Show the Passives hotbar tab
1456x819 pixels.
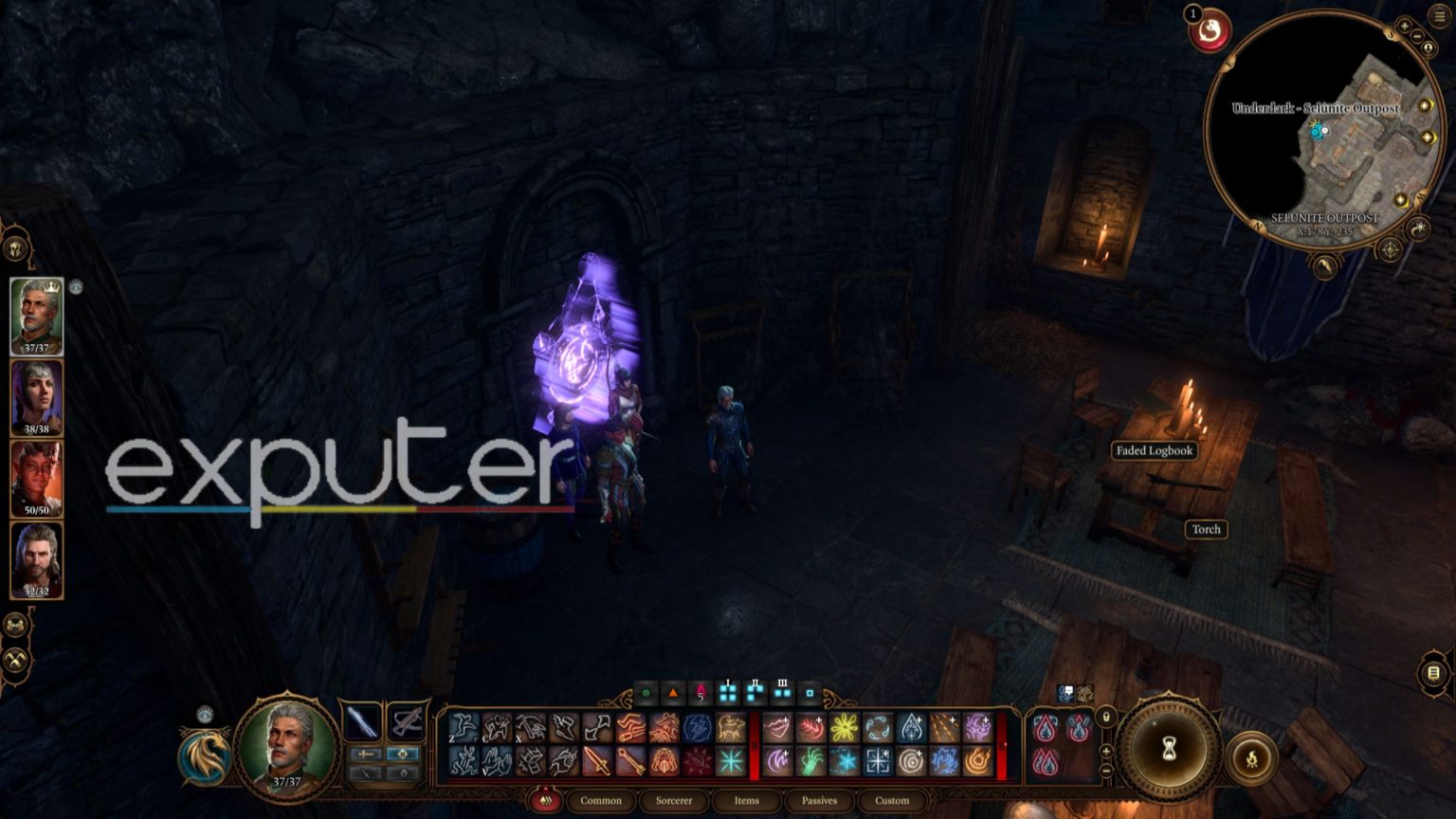[x=819, y=801]
